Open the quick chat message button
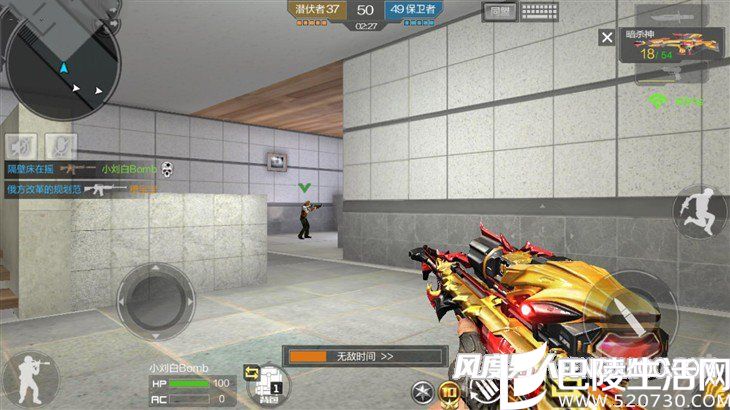Image resolution: width=730 pixels, height=410 pixels. pyautogui.click(x=496, y=12)
